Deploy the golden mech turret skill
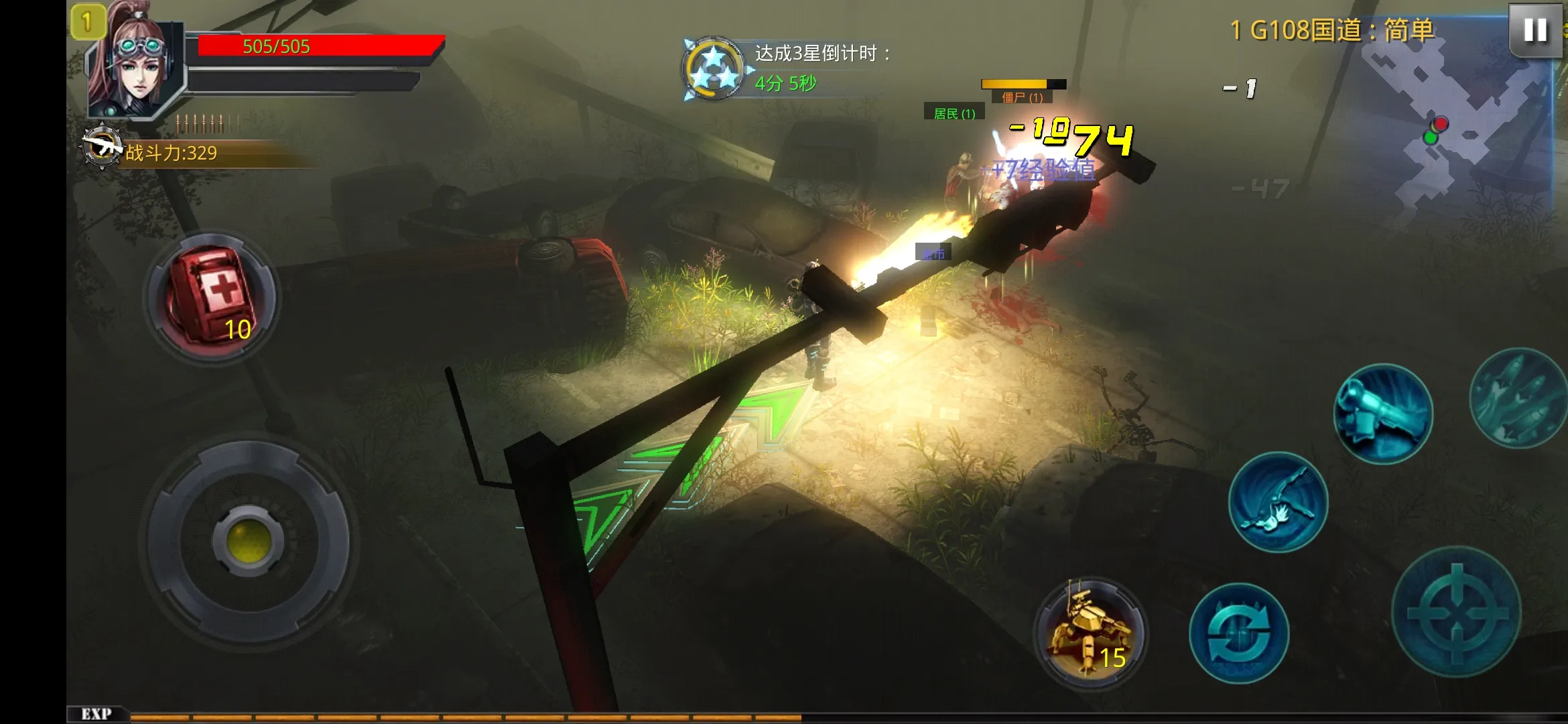 (1090, 631)
